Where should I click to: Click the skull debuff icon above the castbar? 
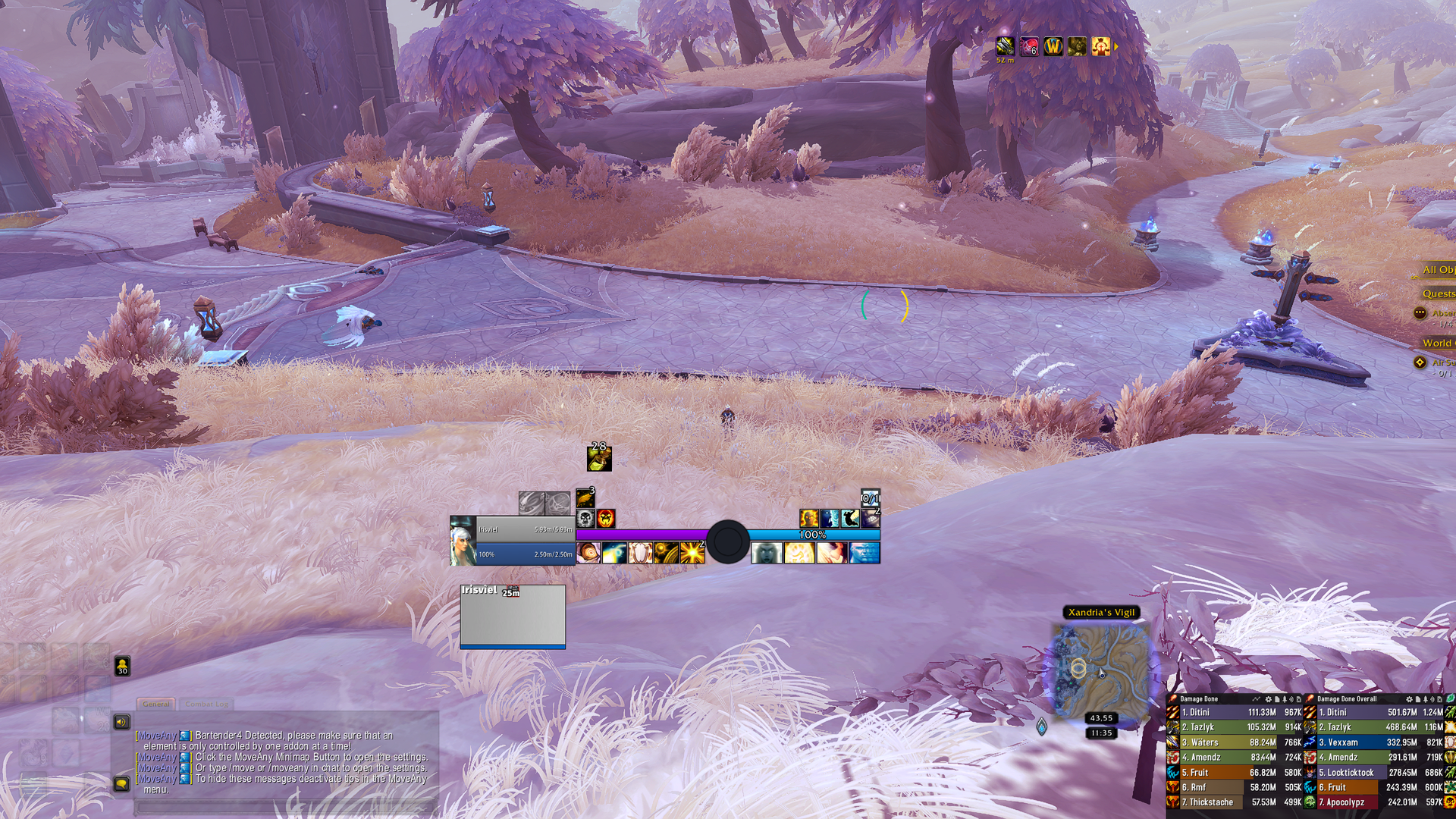click(585, 519)
